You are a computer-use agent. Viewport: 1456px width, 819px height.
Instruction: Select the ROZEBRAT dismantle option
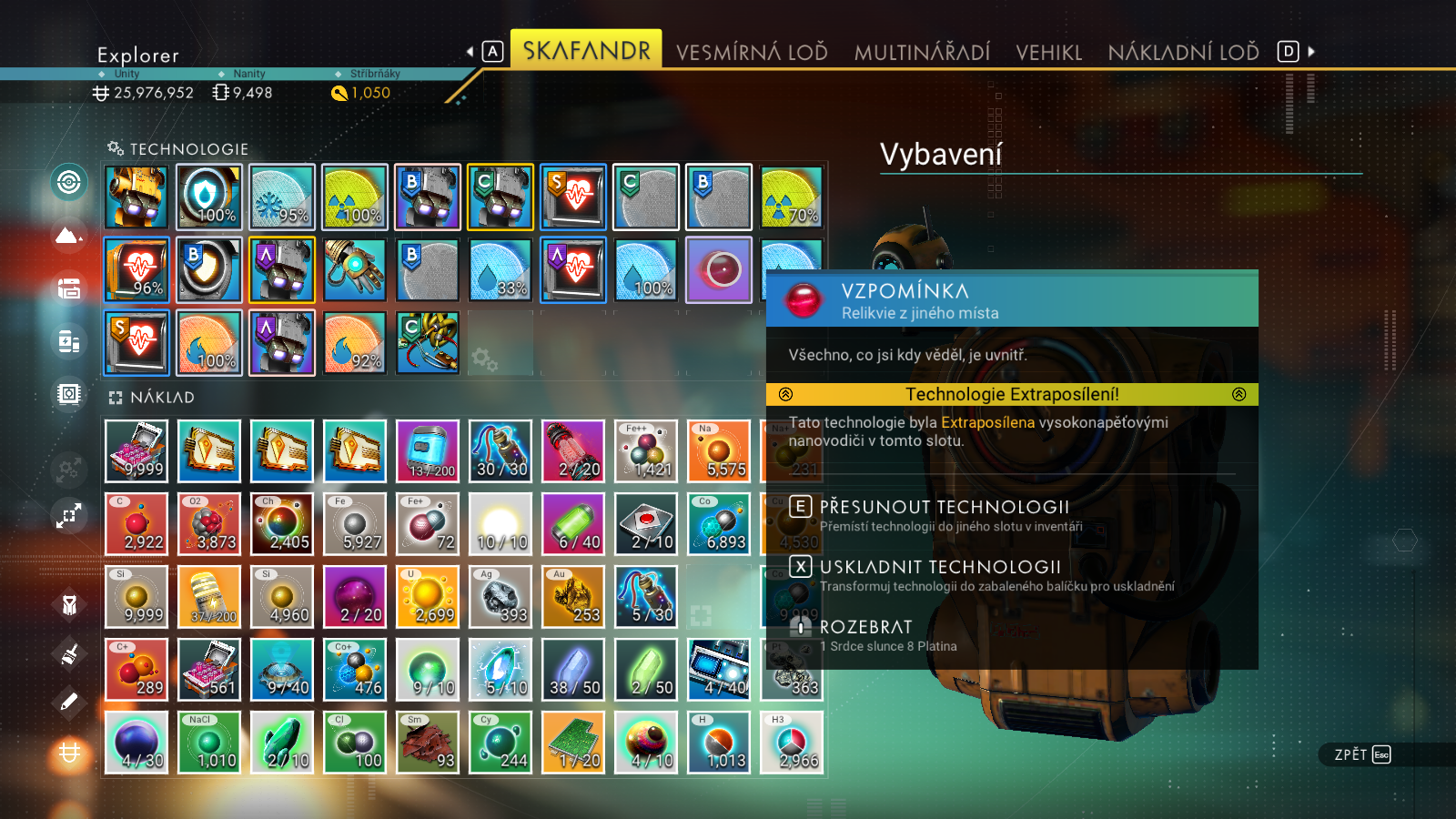point(865,627)
